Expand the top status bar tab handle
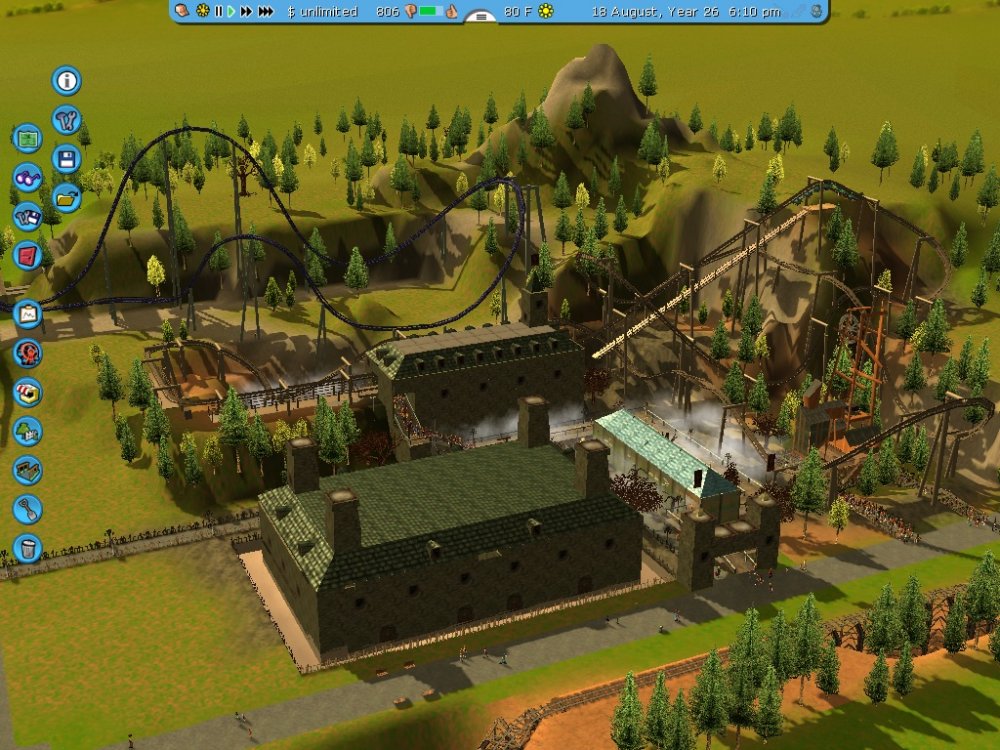The height and width of the screenshot is (750, 1000). pyautogui.click(x=482, y=18)
